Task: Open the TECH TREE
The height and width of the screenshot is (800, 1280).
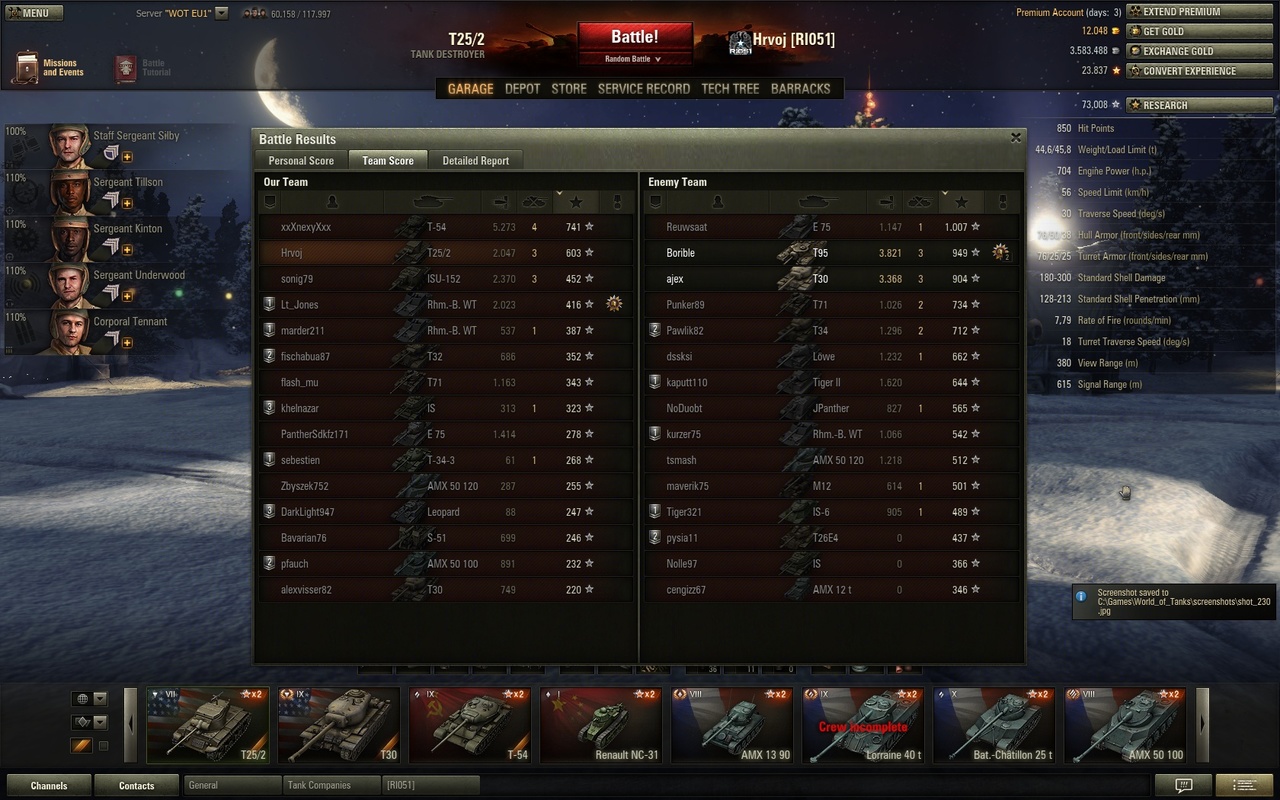Action: coord(730,89)
